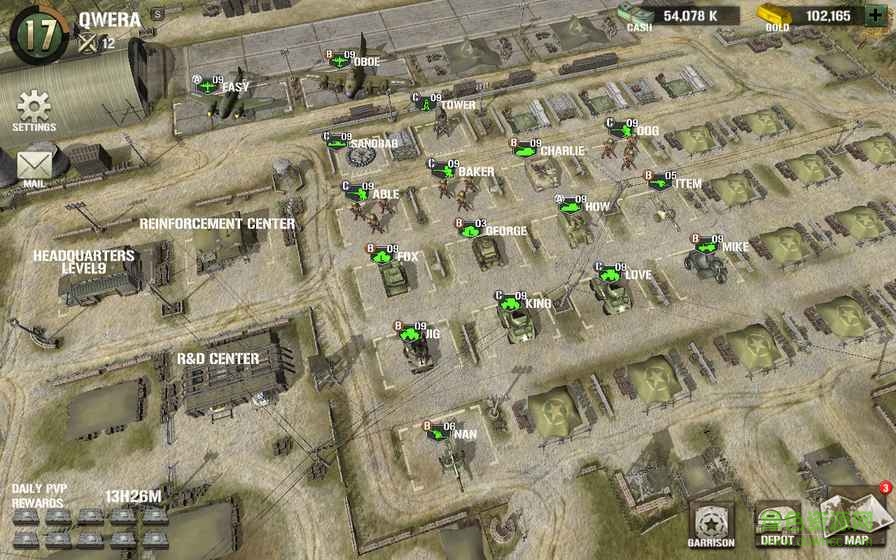Open the Settings gear menu

point(34,108)
